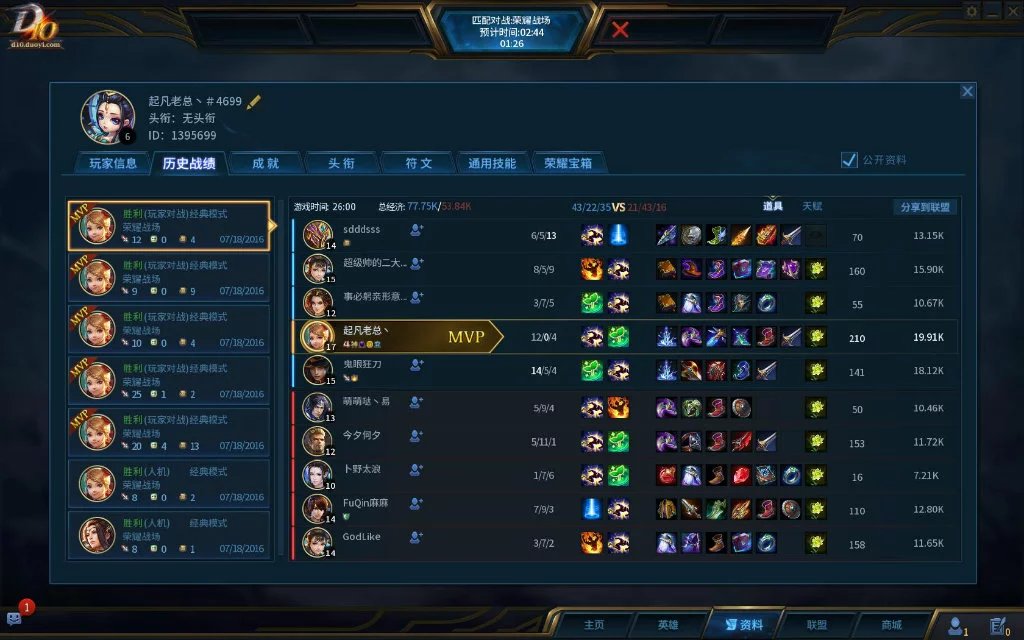Show the 符文 tab

point(419,163)
